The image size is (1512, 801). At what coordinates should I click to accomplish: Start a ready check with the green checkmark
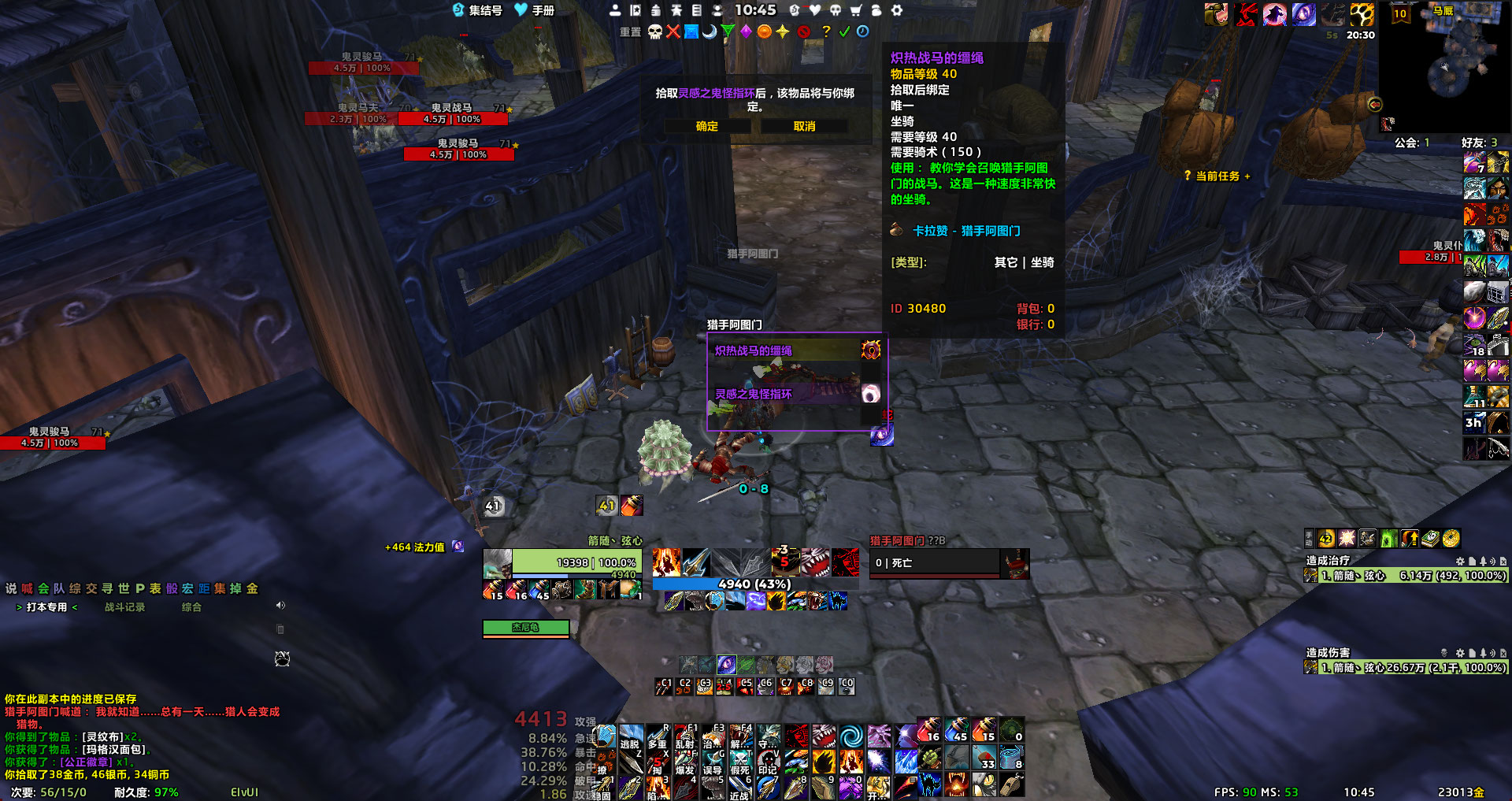(844, 32)
